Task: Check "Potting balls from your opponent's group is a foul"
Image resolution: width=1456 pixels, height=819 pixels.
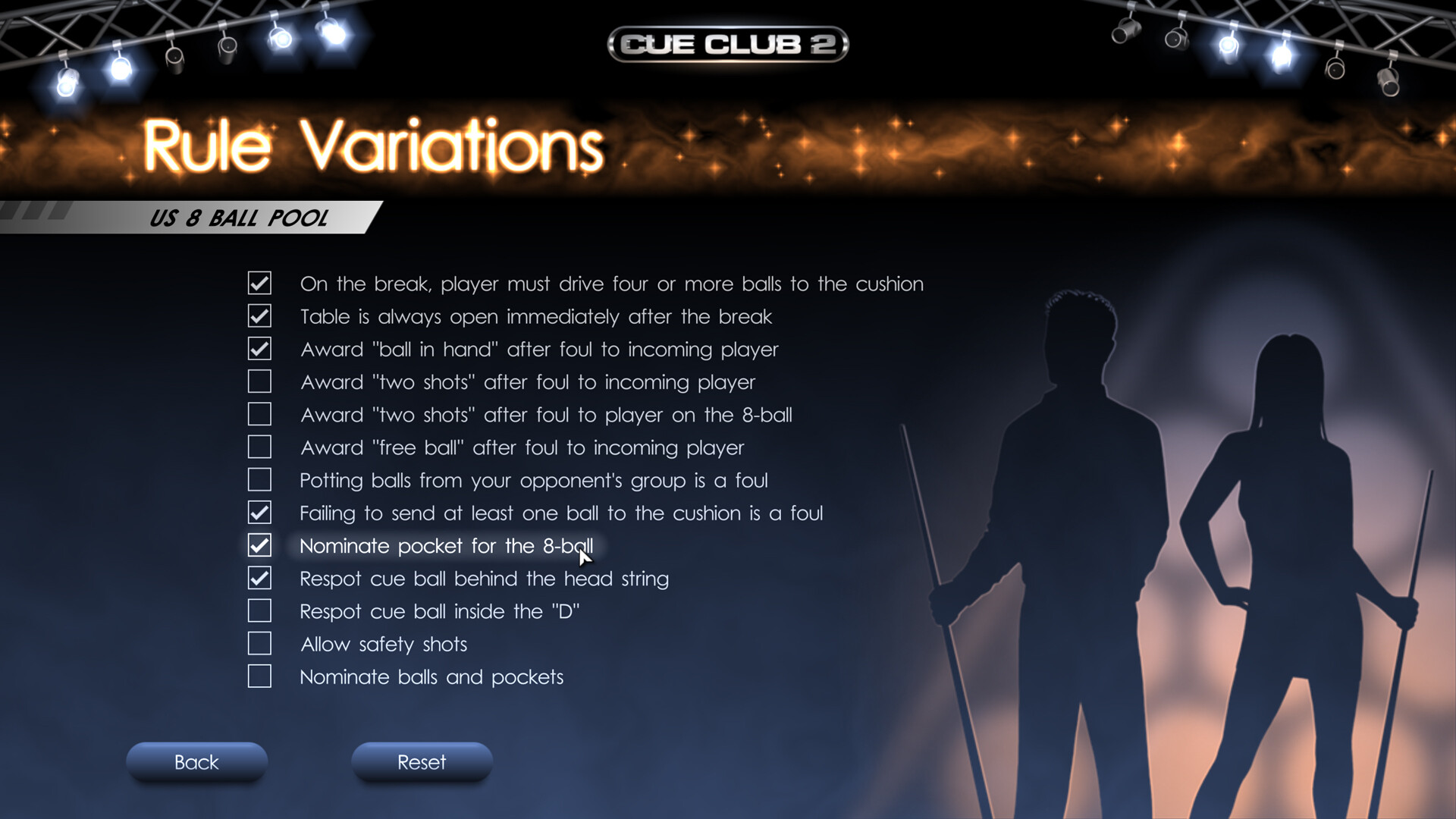Action: [259, 479]
